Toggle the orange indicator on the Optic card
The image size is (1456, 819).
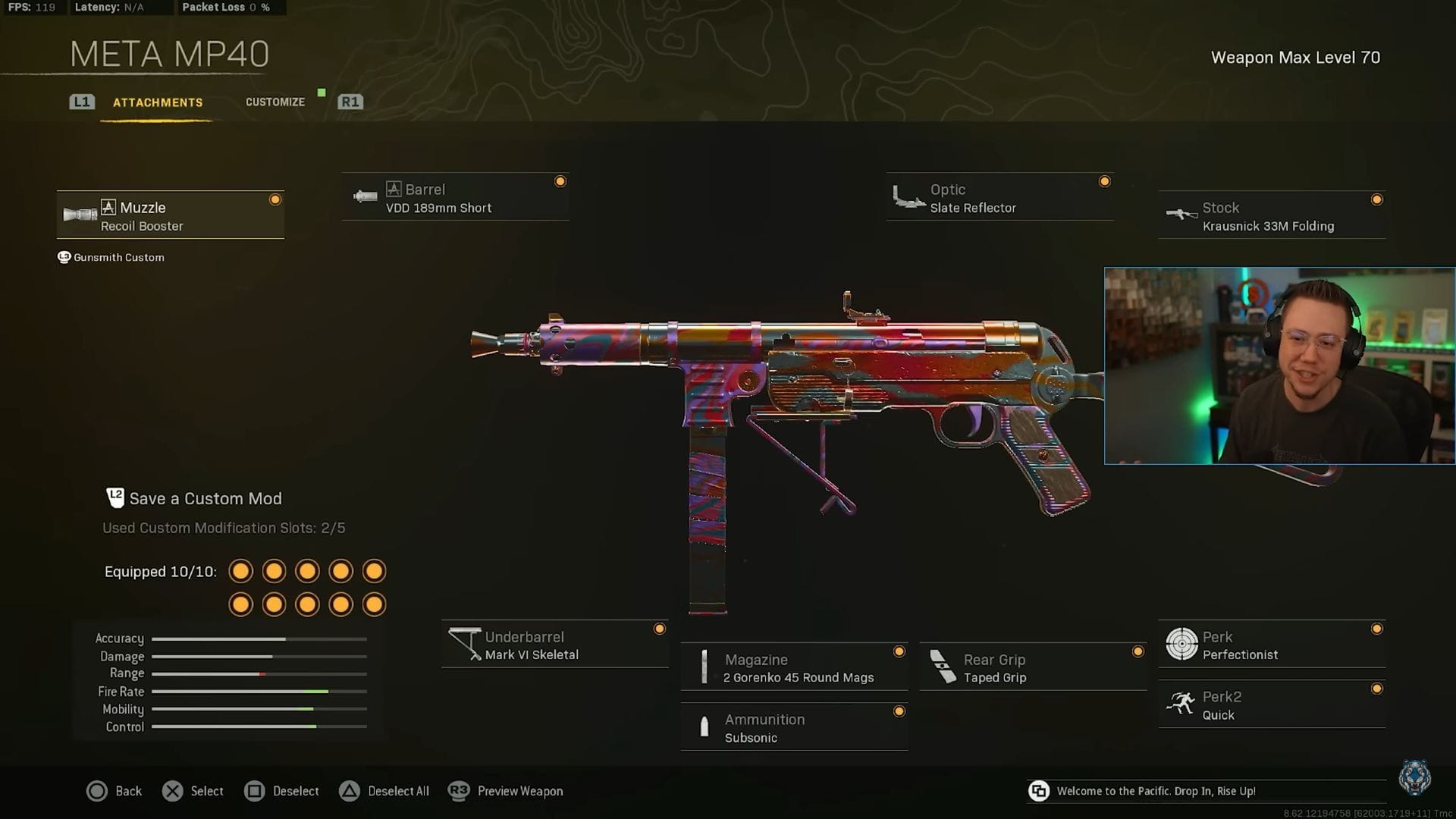[1105, 181]
